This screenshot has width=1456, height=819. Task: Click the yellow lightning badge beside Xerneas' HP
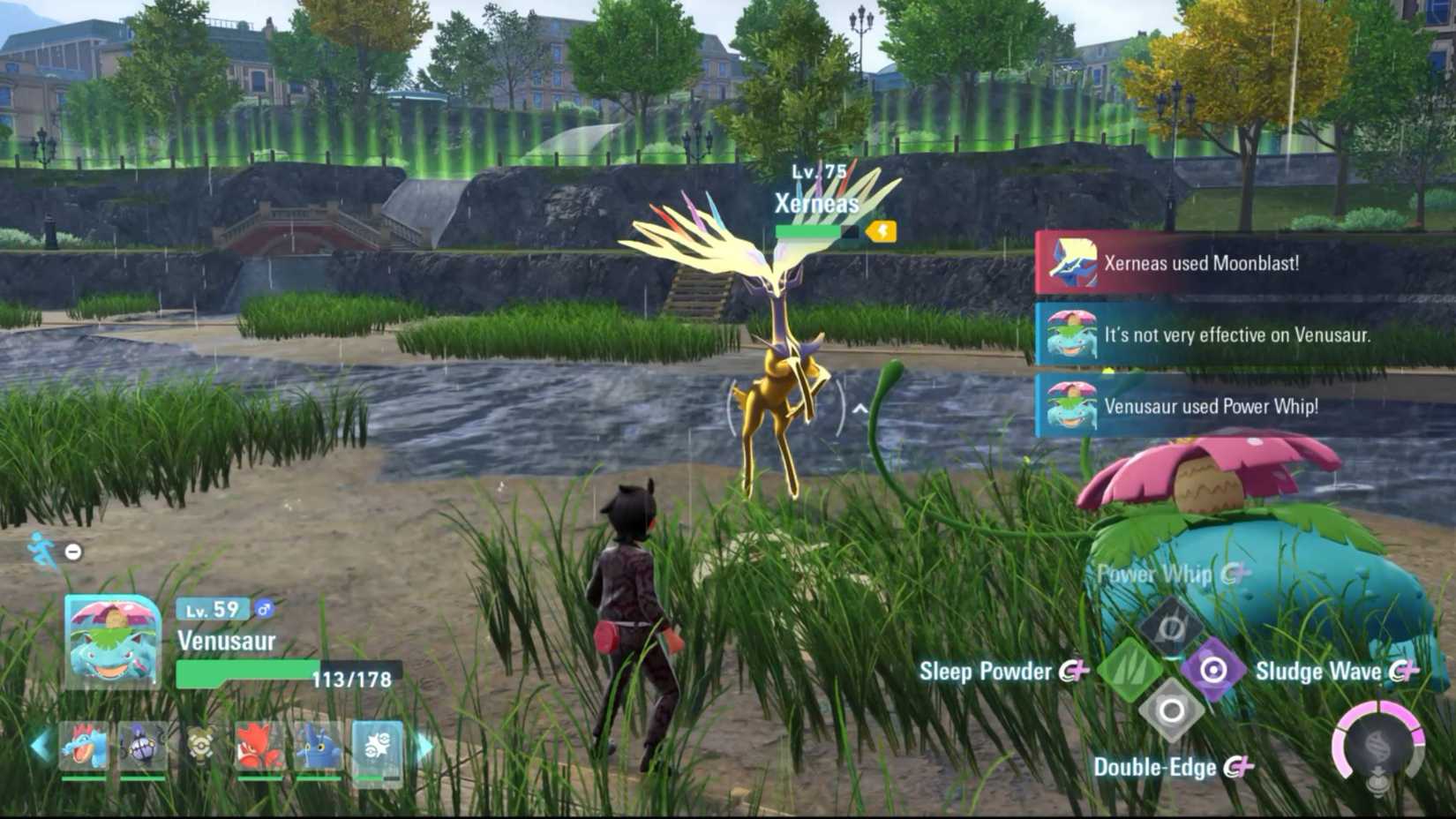882,231
